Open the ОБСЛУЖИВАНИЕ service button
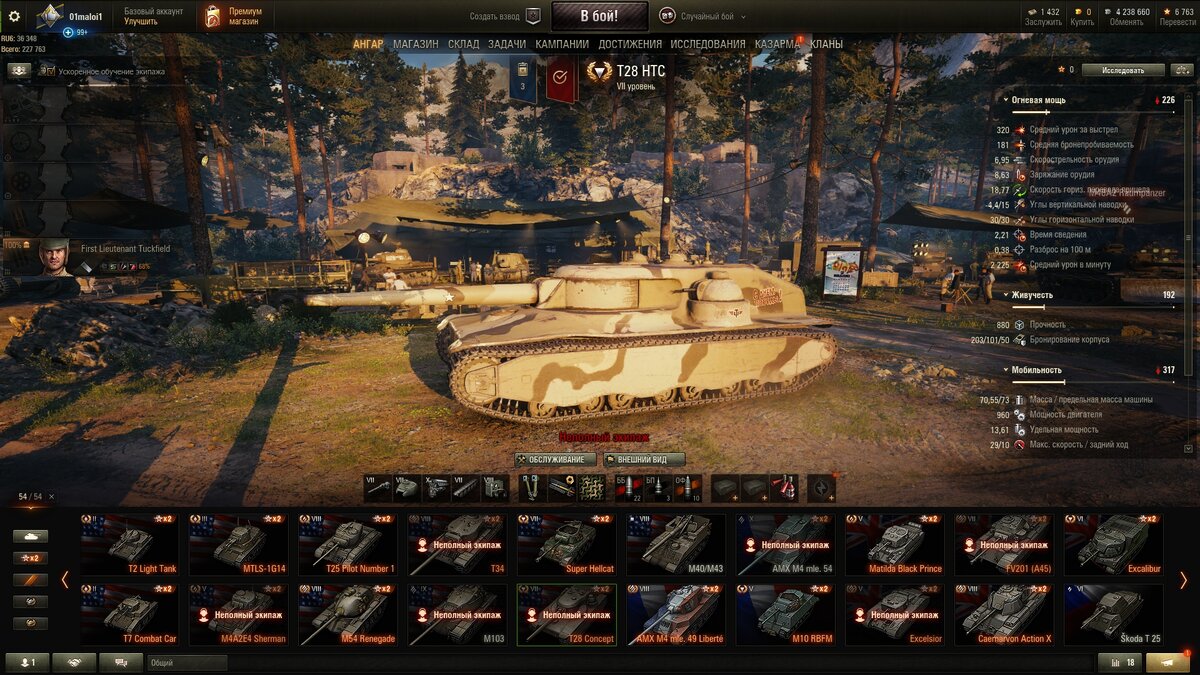 pyautogui.click(x=556, y=460)
